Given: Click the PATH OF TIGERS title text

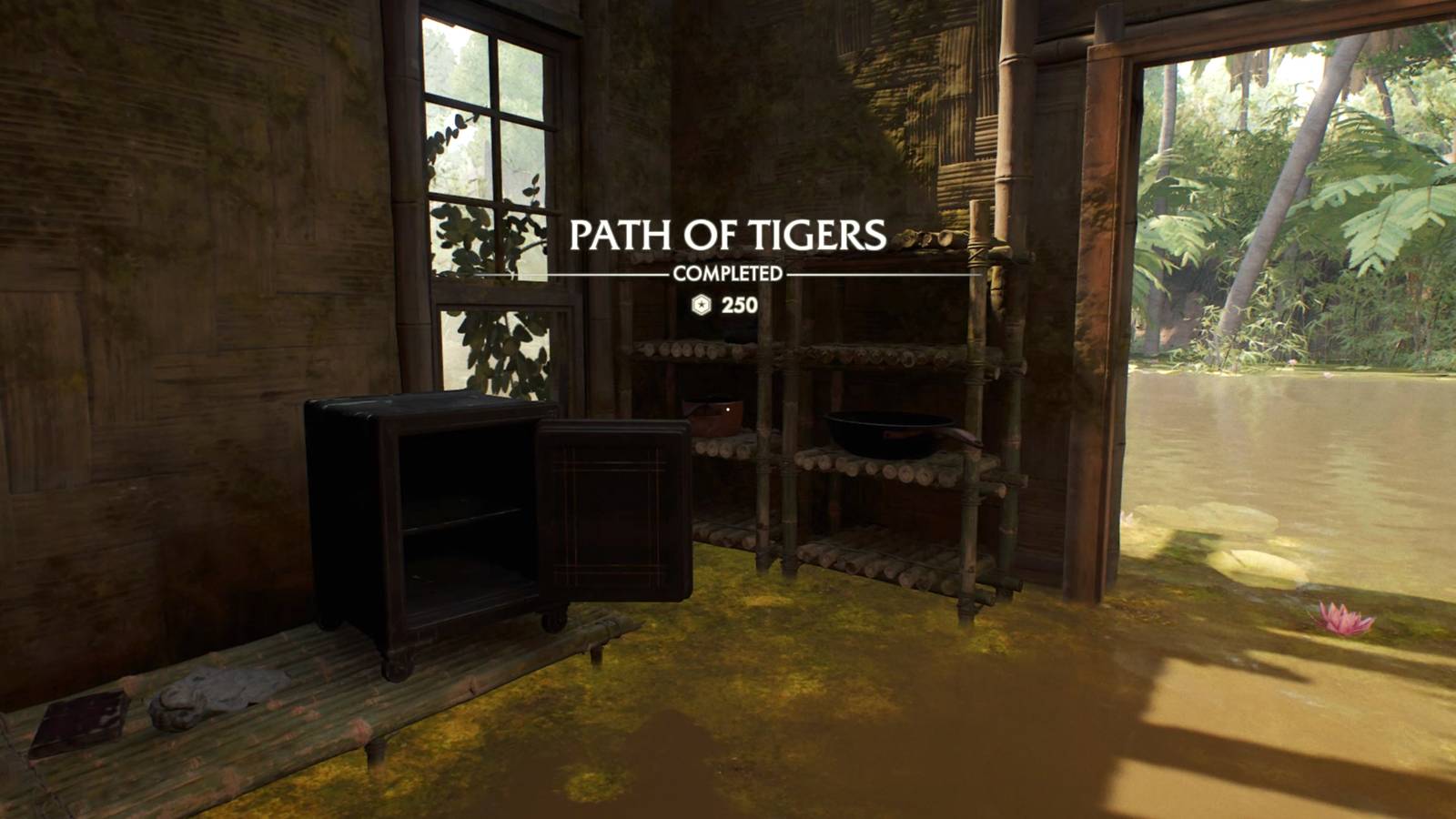Looking at the screenshot, I should pos(727,235).
